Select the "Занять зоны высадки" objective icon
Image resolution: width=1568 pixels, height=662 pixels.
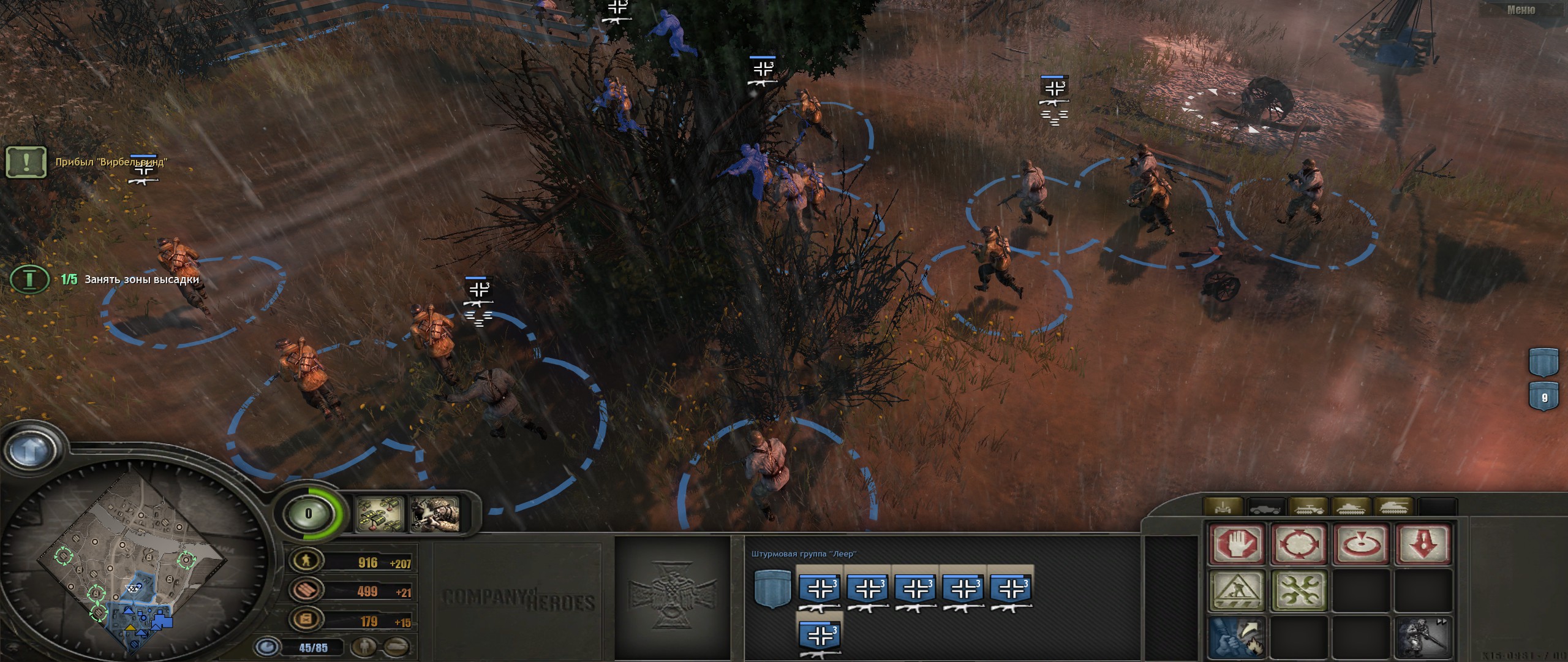click(29, 280)
